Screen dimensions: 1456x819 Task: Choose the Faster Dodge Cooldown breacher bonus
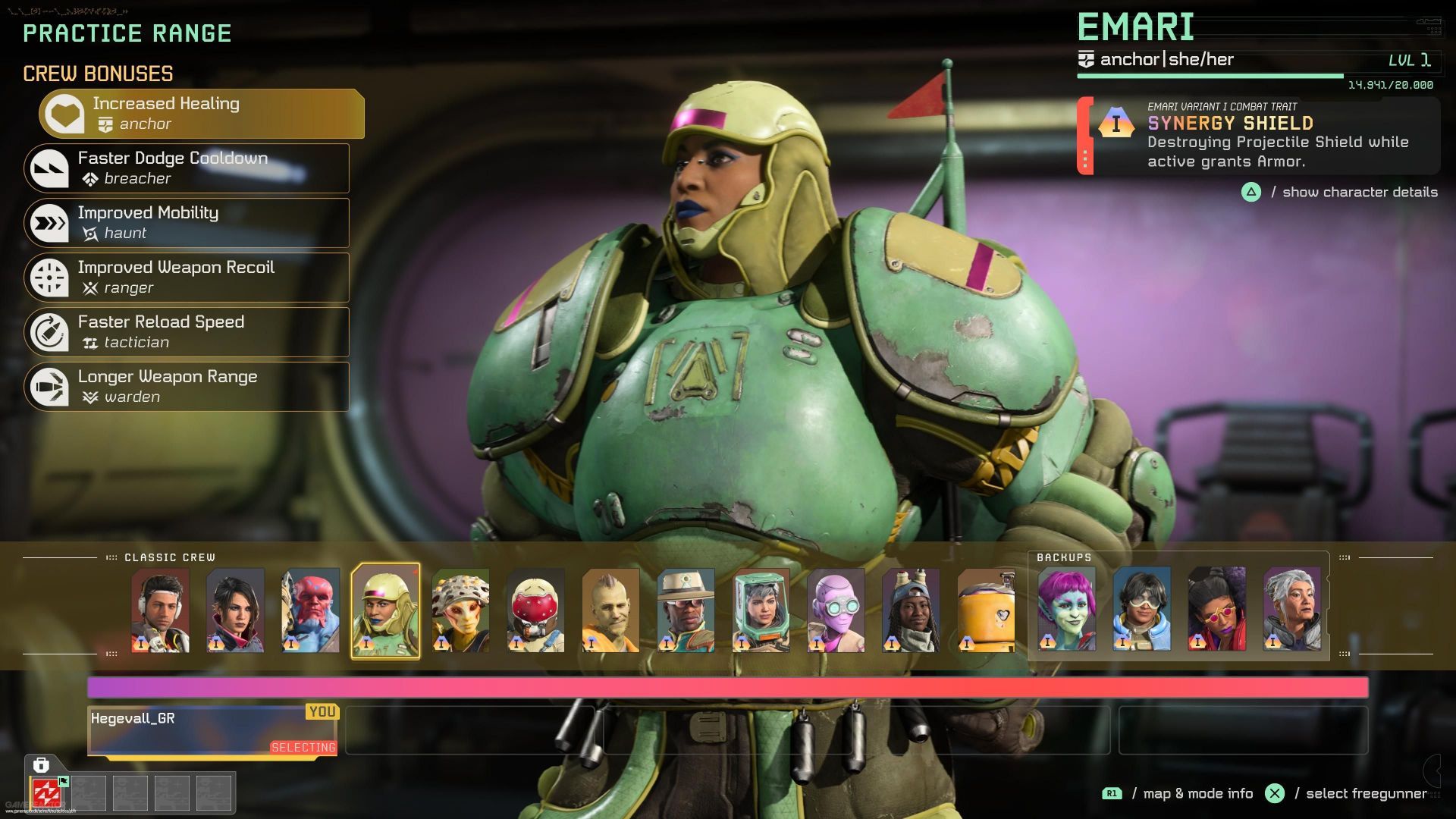tap(187, 168)
